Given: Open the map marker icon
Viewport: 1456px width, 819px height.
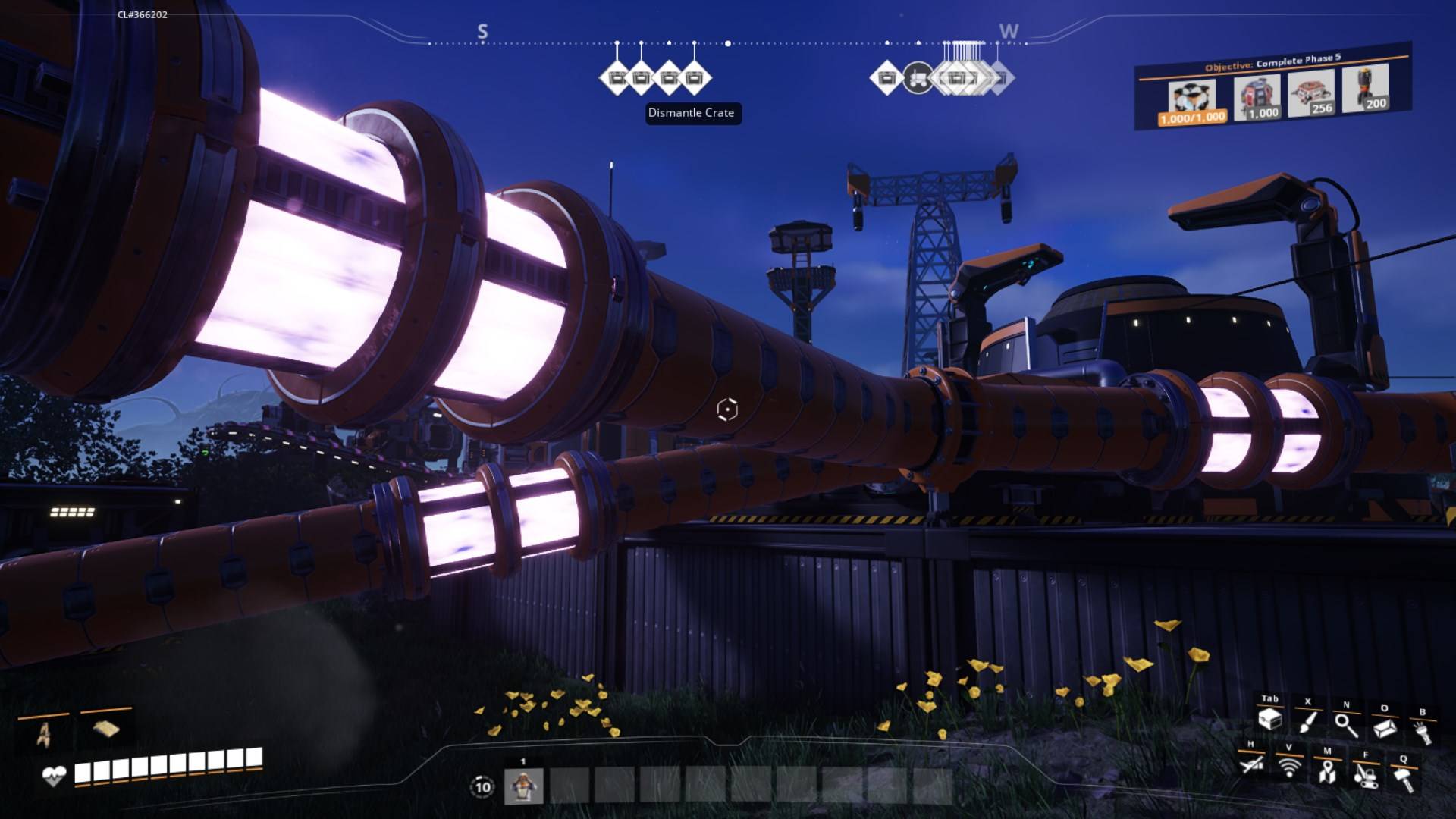Looking at the screenshot, I should click(1327, 772).
